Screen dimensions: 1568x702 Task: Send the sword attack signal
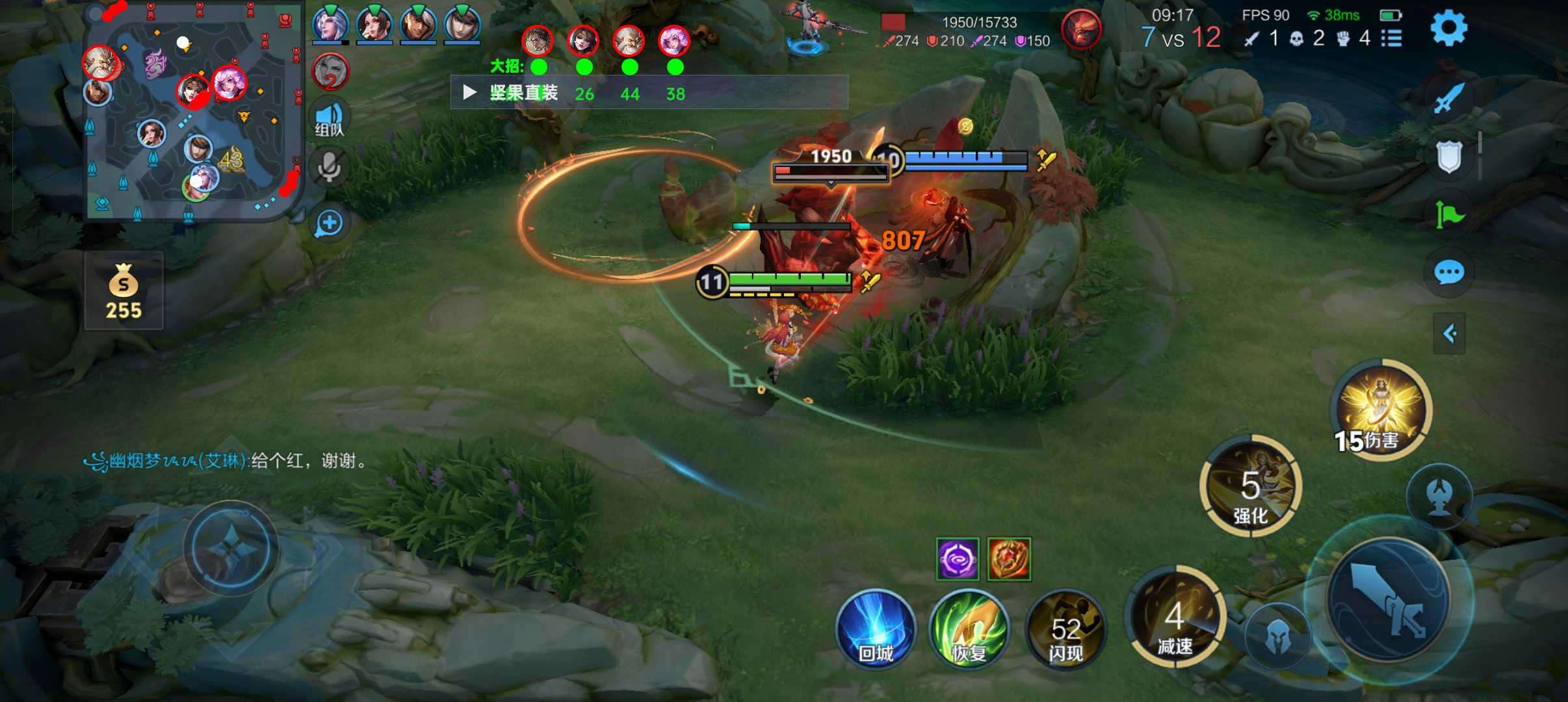[1449, 99]
